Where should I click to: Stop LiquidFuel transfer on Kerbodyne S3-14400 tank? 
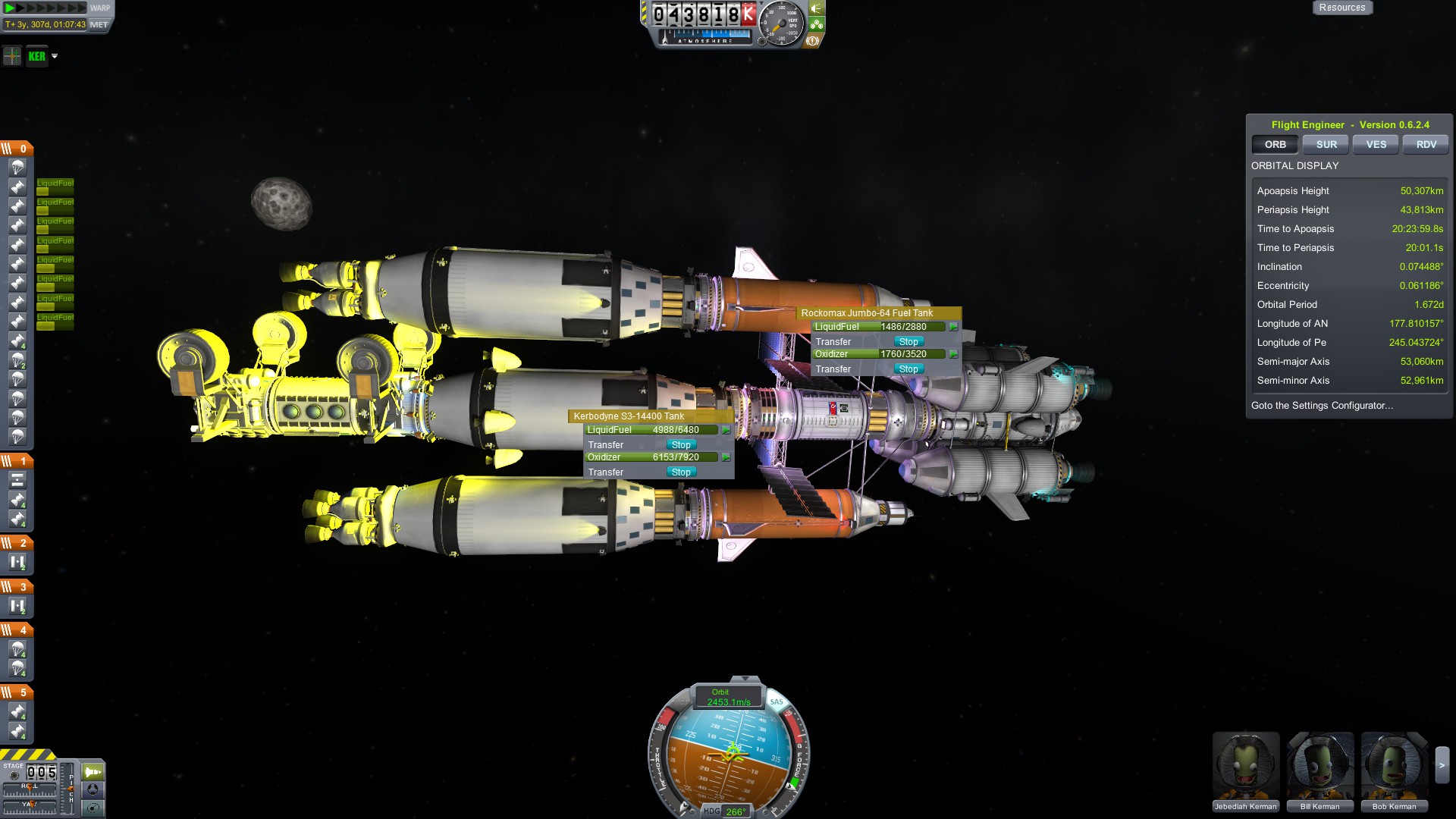coord(680,445)
